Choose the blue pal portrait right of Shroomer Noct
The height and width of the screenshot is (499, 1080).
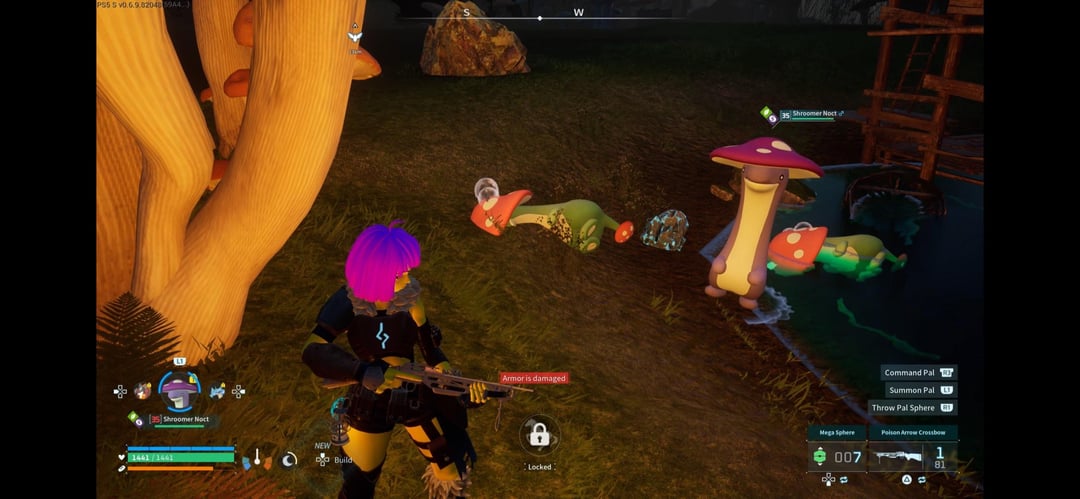tap(217, 391)
